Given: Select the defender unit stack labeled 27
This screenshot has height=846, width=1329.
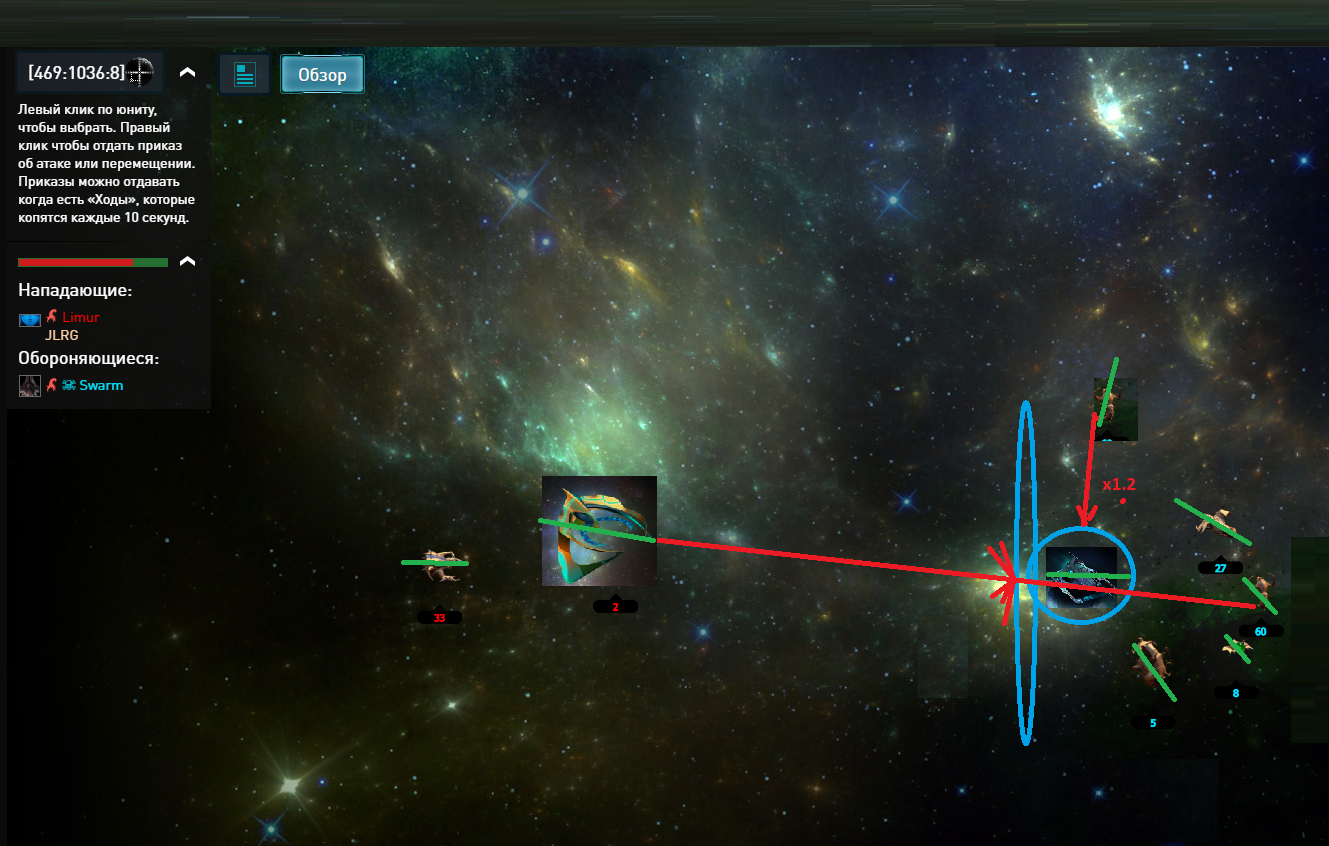Looking at the screenshot, I should pos(1215,522).
